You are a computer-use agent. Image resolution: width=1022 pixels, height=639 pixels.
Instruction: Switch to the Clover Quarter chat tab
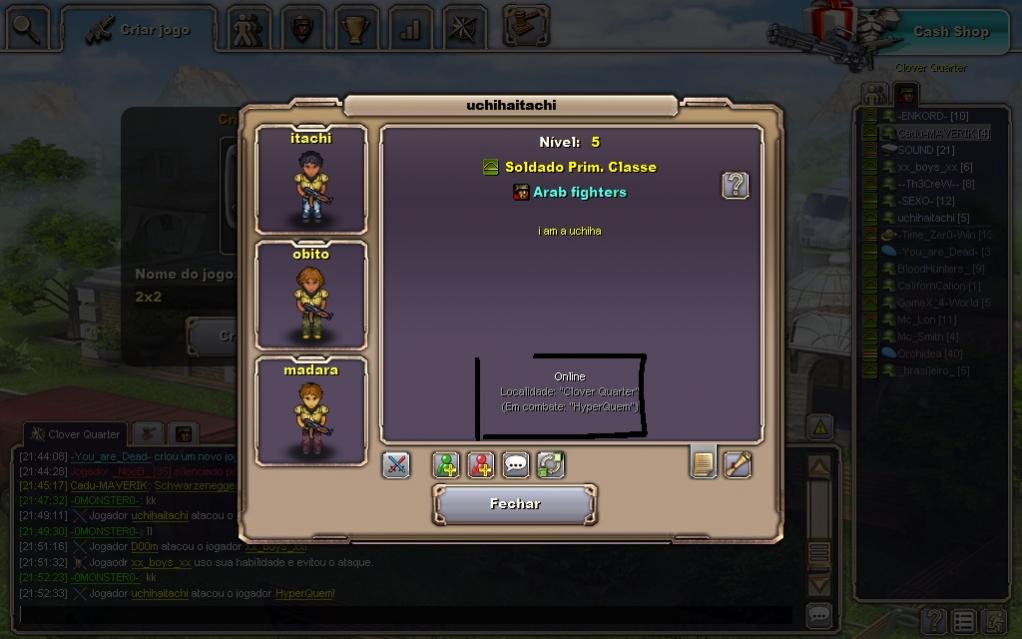tap(75, 434)
